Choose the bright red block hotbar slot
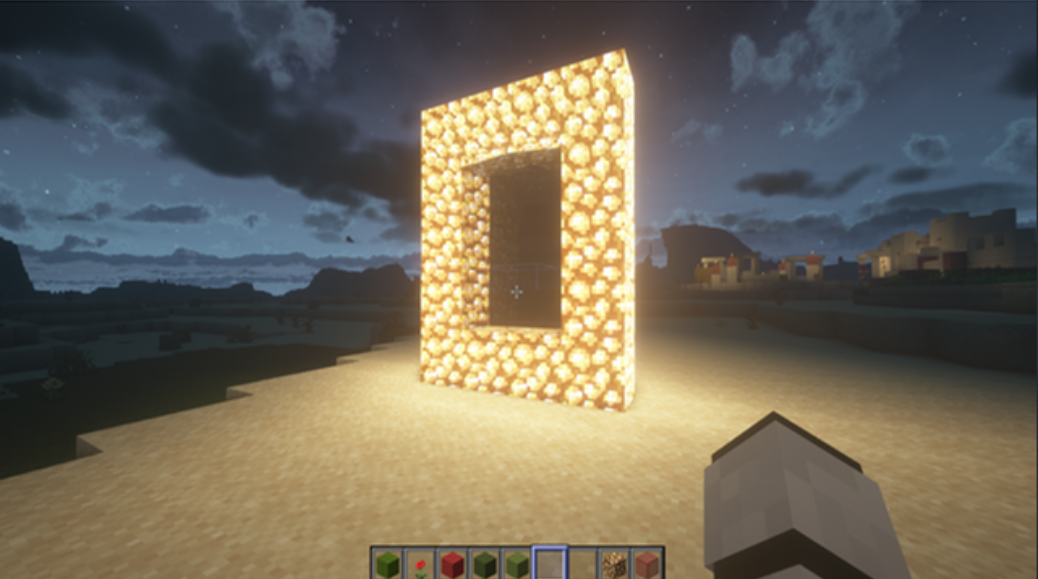 (x=452, y=565)
